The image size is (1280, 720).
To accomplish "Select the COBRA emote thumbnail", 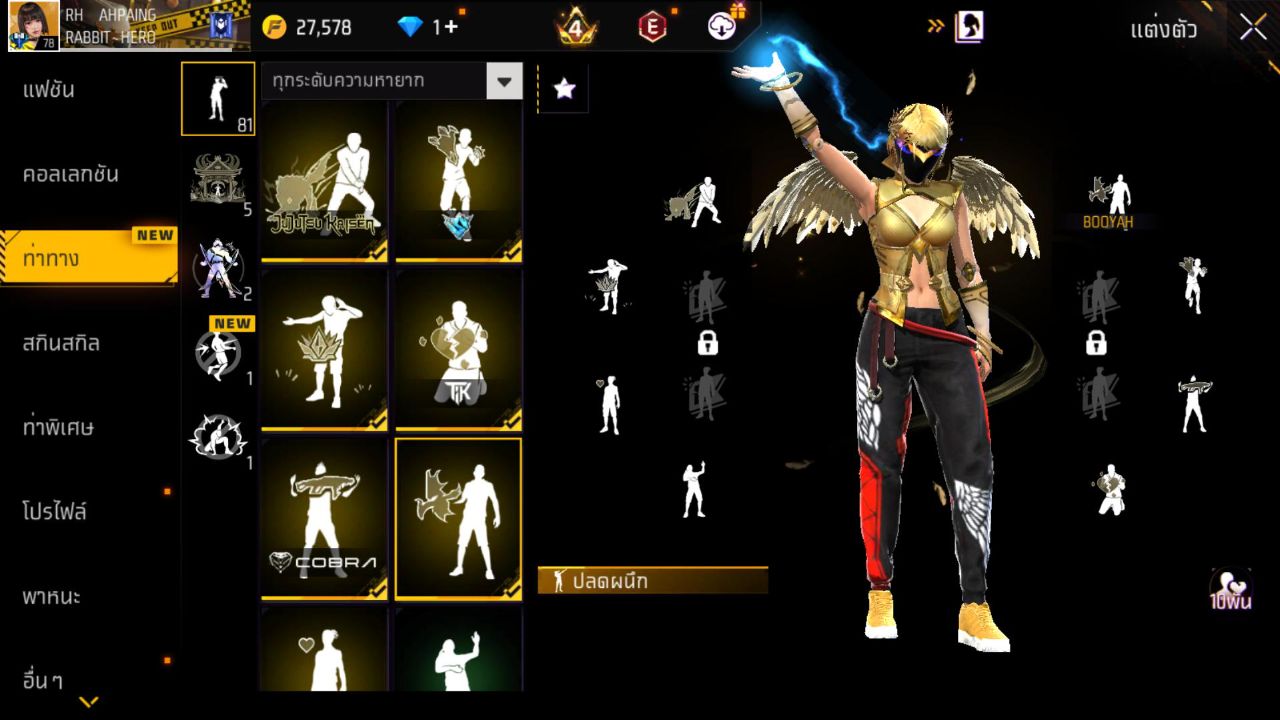I will pos(323,517).
